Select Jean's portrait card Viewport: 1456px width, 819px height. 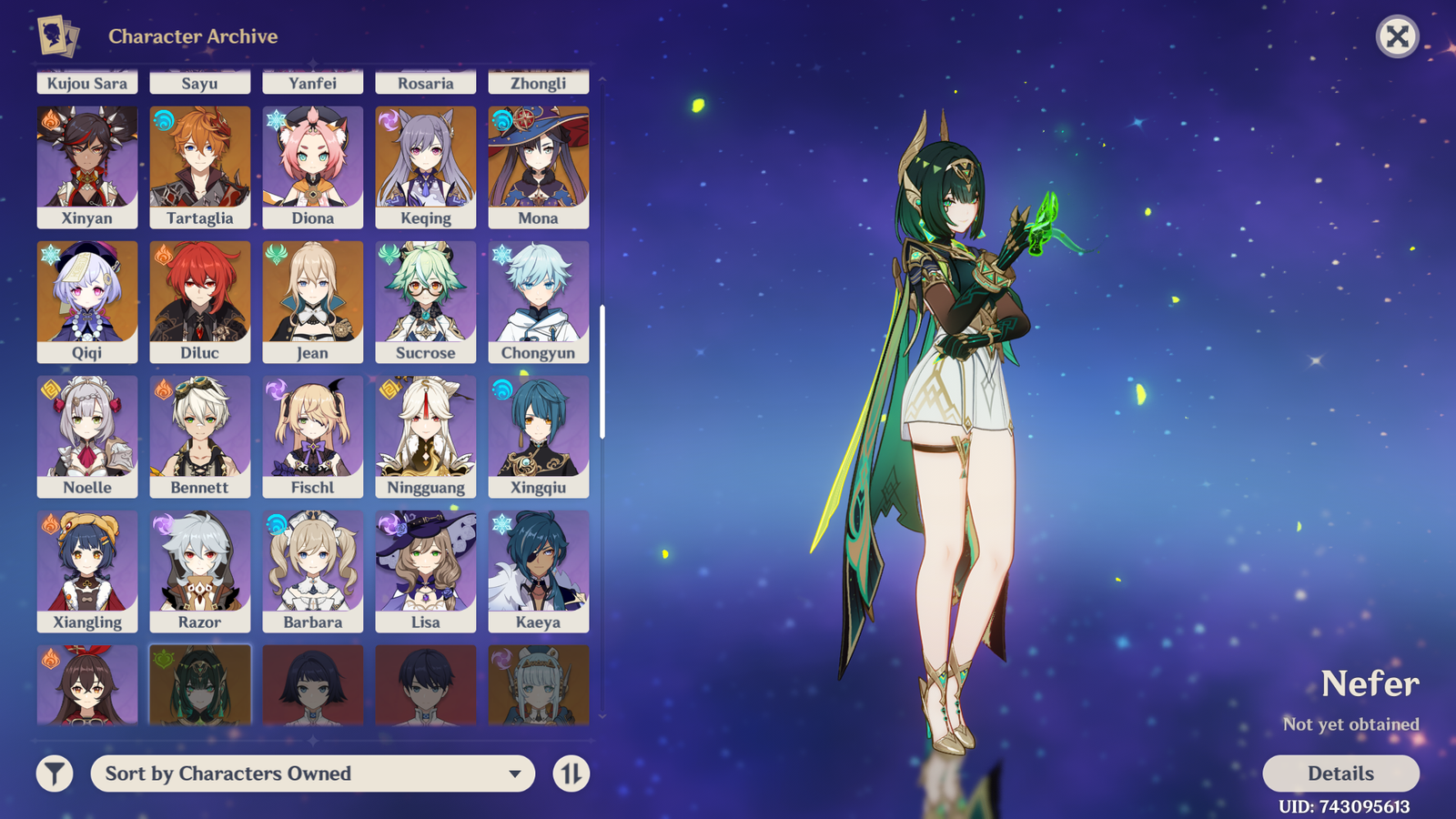[313, 301]
